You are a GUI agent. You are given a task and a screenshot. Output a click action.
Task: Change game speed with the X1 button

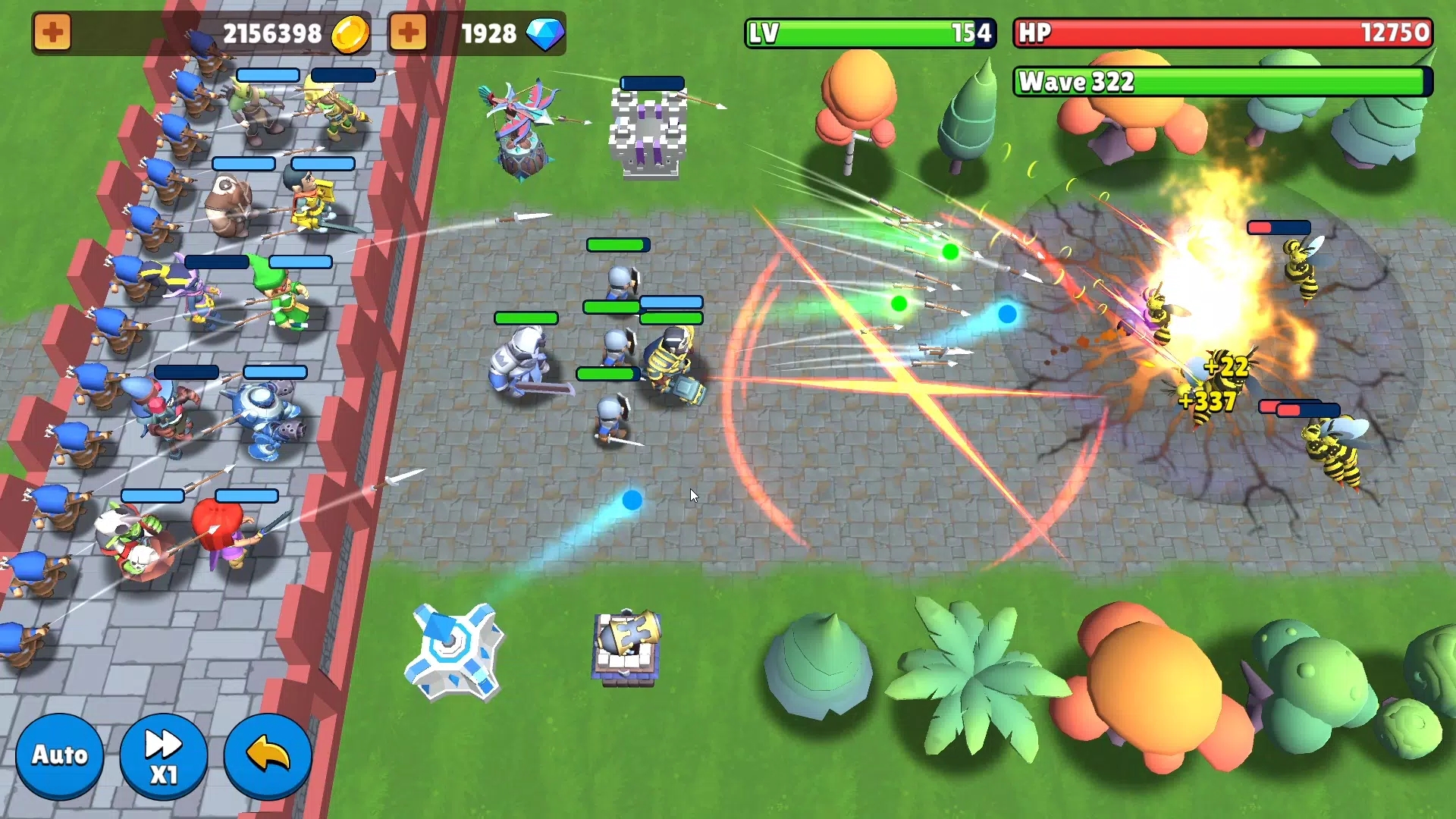coord(163,755)
